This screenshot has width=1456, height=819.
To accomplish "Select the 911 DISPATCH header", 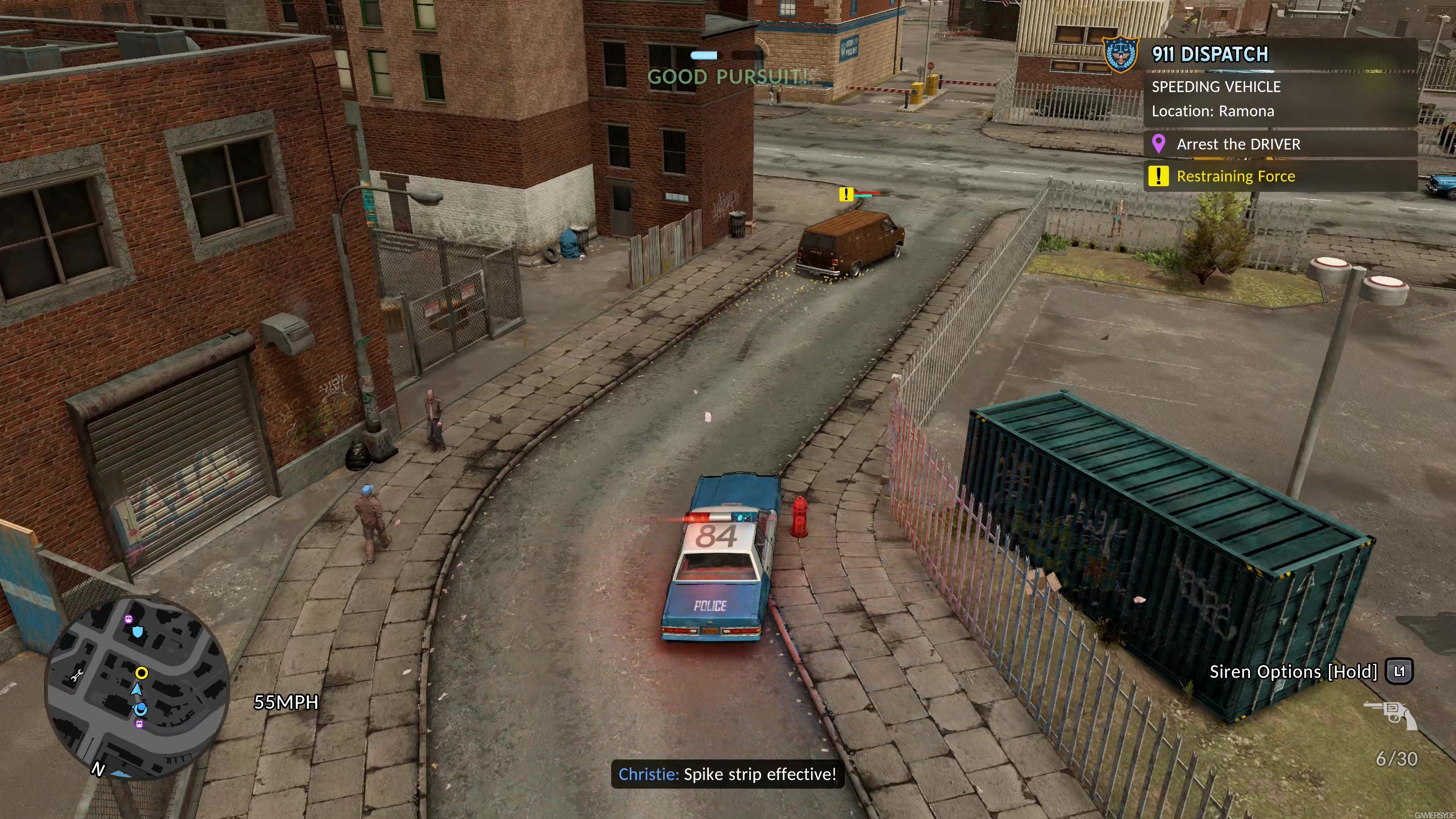I will point(1211,54).
